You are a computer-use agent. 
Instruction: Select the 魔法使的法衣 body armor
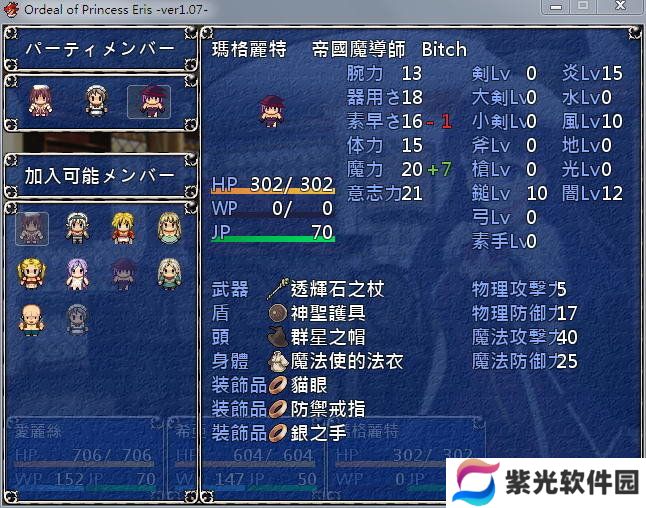334,361
